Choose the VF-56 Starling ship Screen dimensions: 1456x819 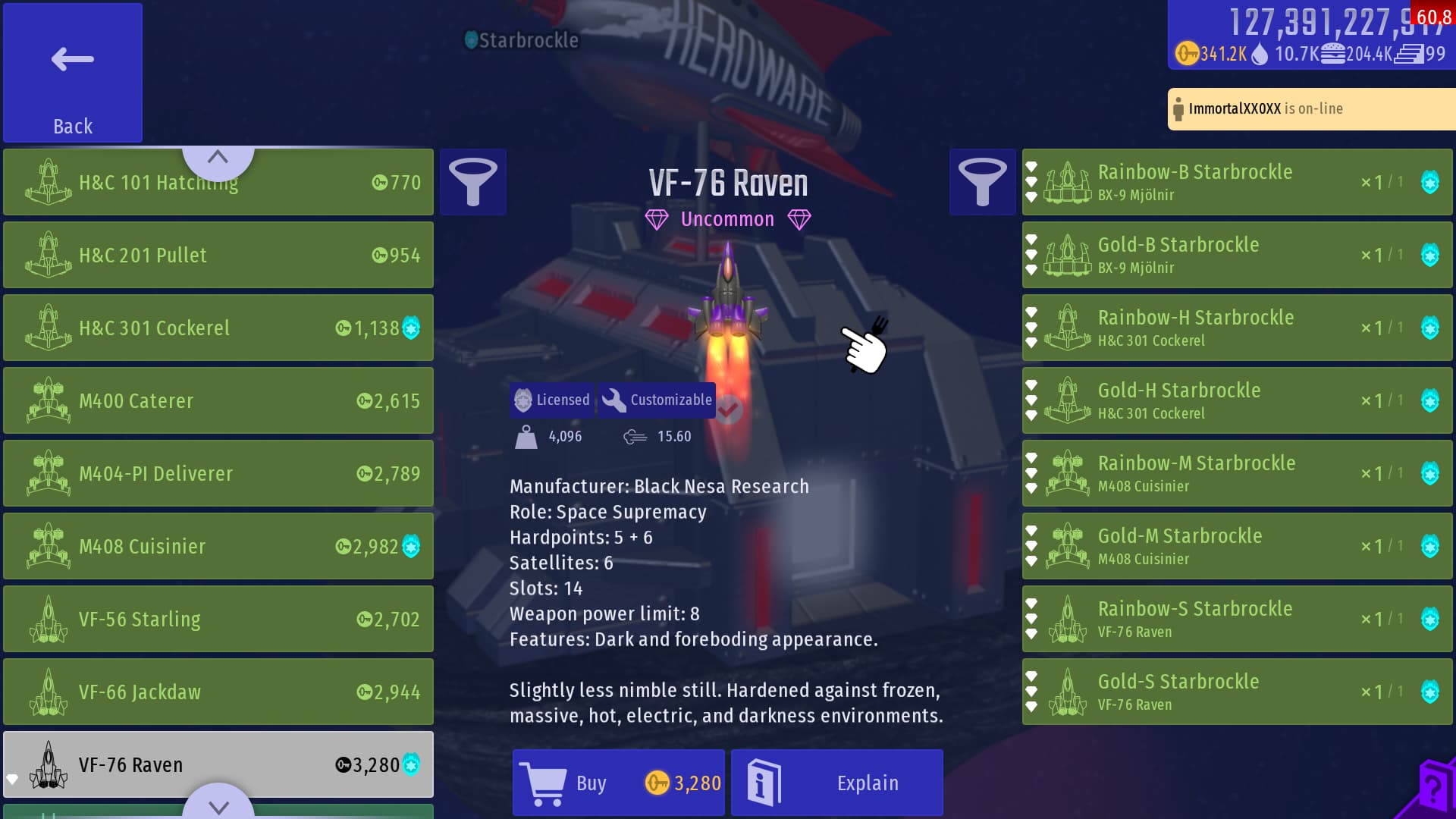tap(218, 619)
